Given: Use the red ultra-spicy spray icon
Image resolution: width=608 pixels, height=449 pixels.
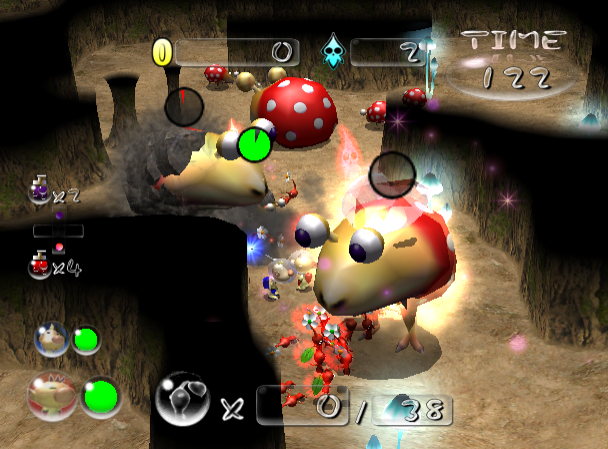Looking at the screenshot, I should [41, 263].
